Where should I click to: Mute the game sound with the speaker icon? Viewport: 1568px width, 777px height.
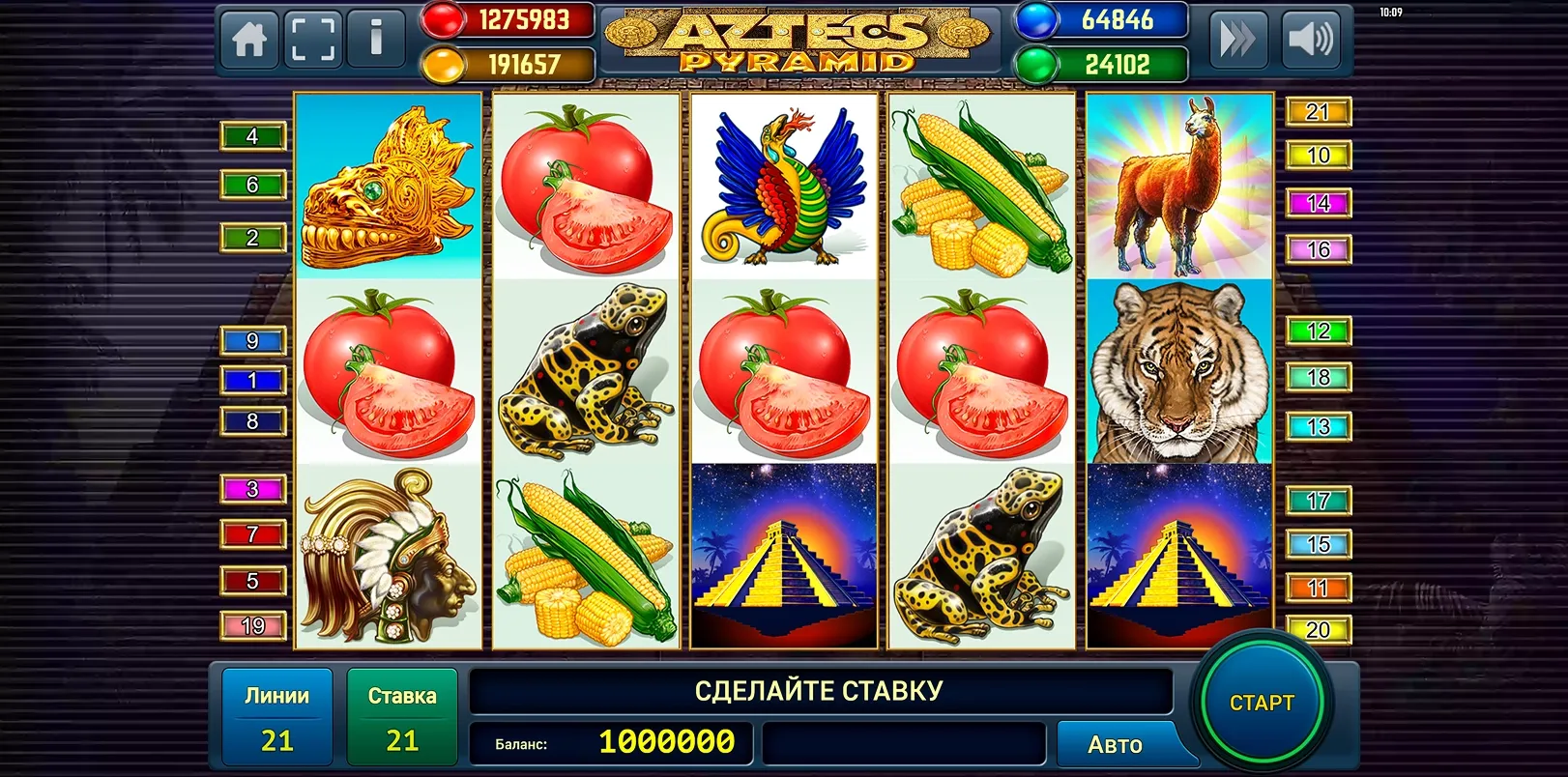(1313, 40)
